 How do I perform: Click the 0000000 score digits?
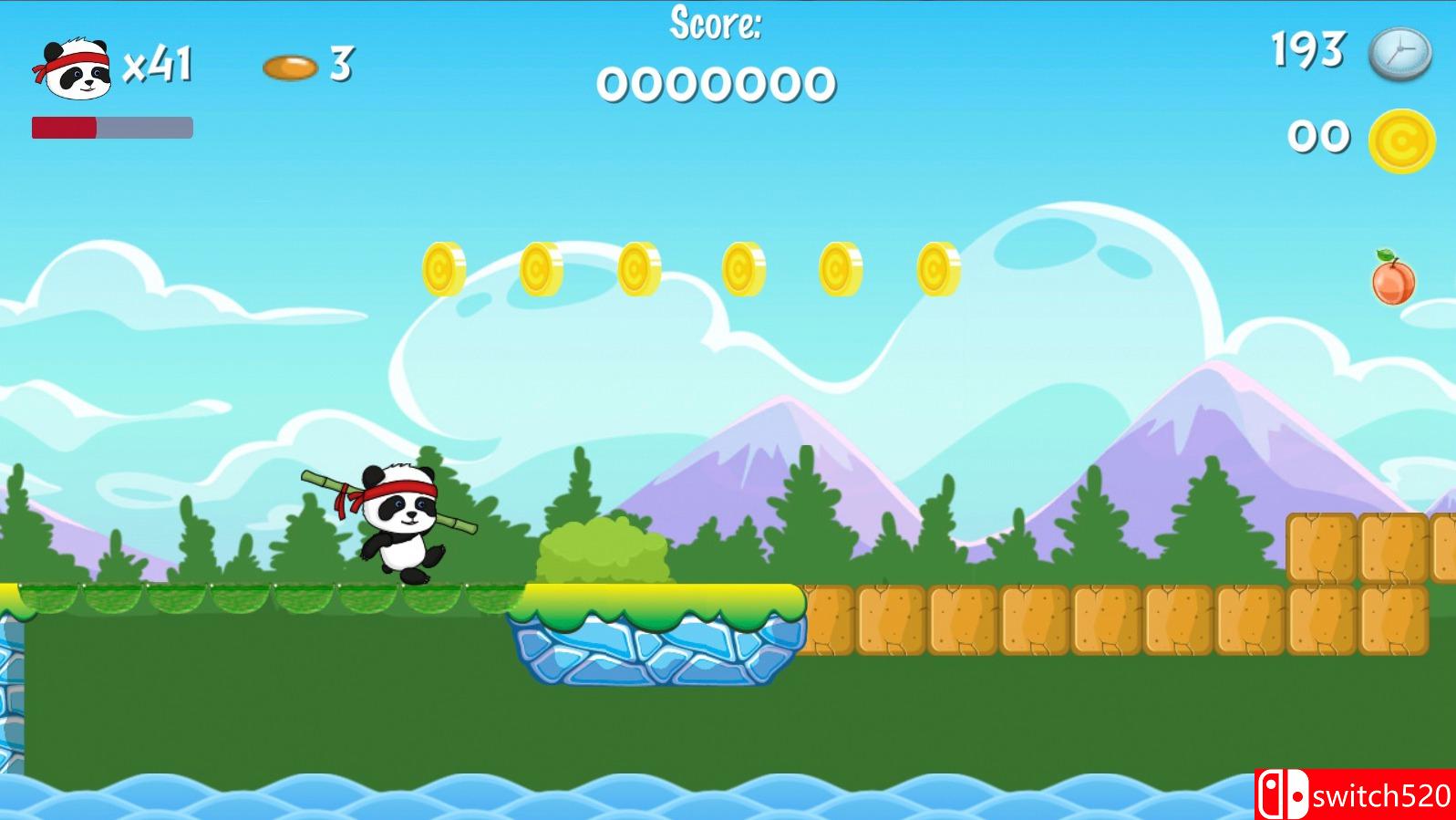[x=716, y=87]
